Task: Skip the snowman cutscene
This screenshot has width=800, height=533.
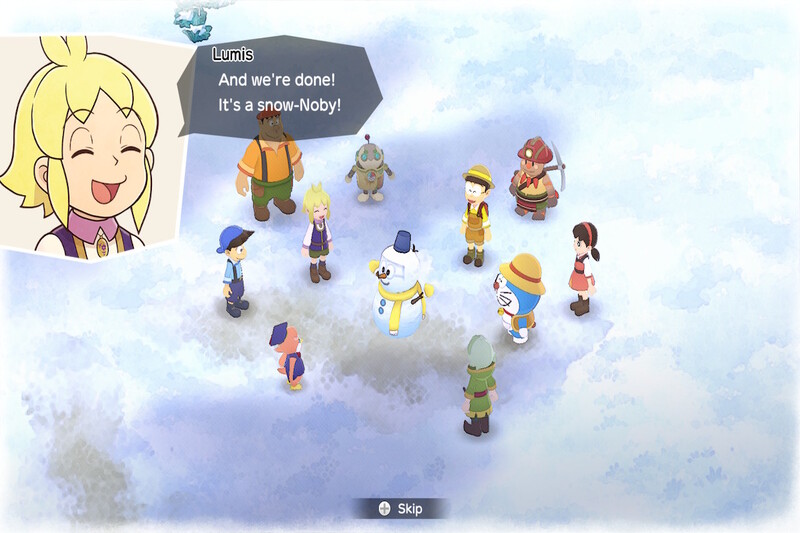Action: (x=400, y=509)
